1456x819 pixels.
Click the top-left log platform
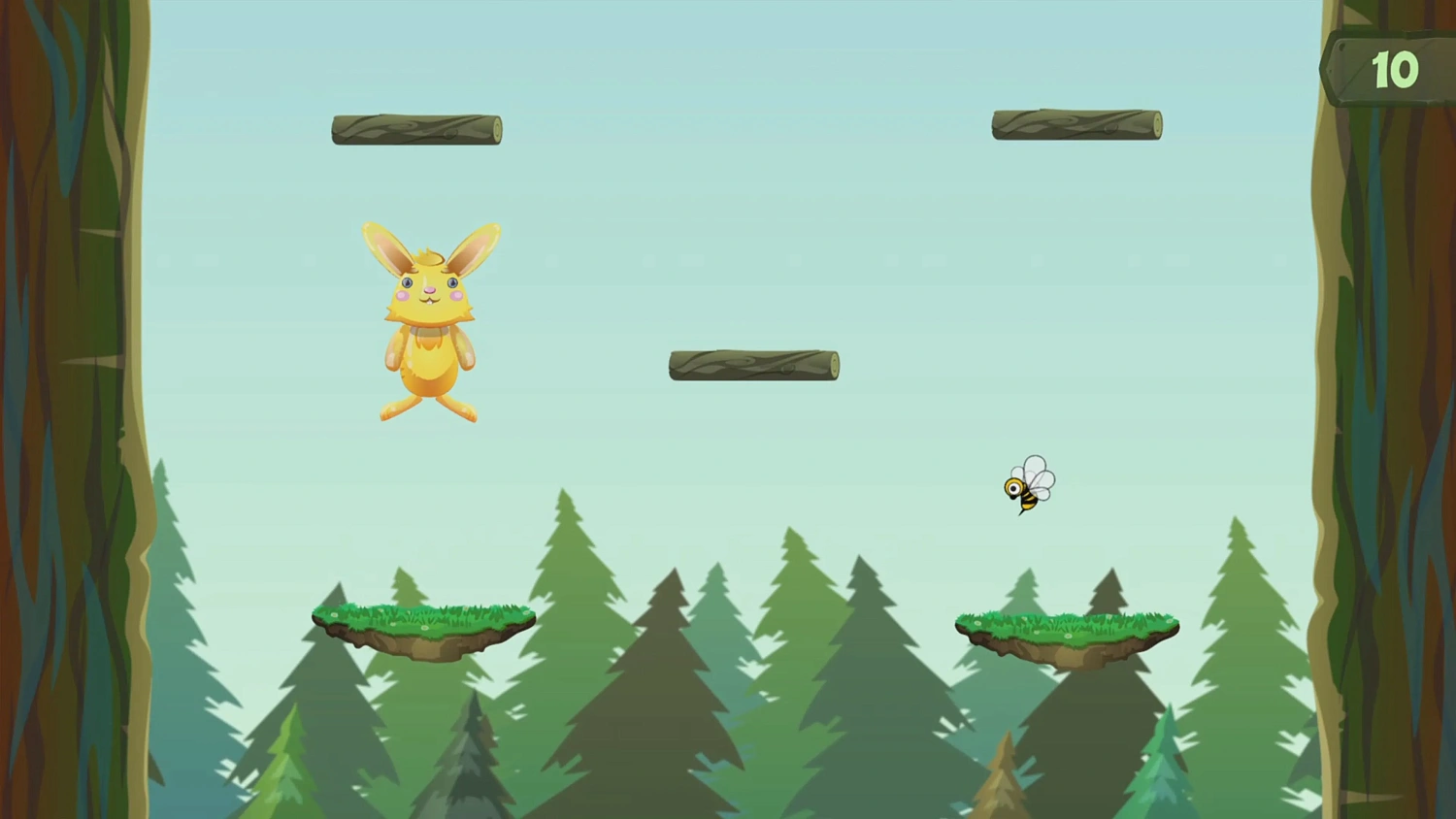coord(416,129)
